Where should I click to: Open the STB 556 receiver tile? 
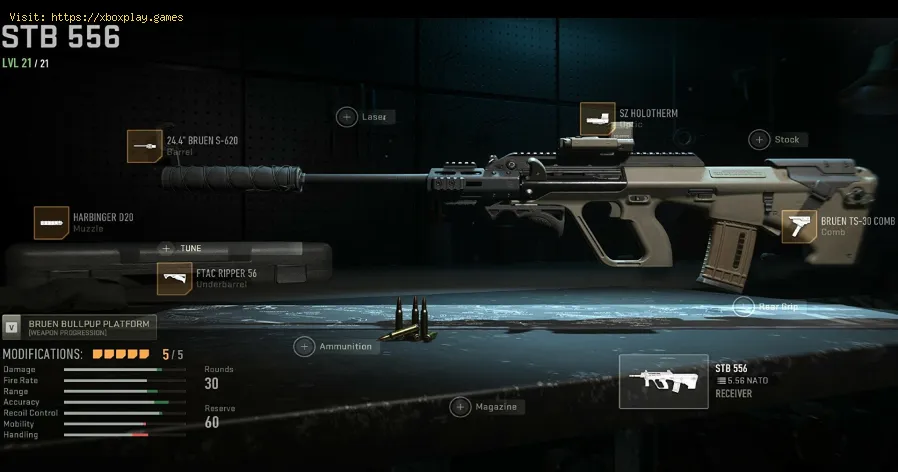(663, 382)
